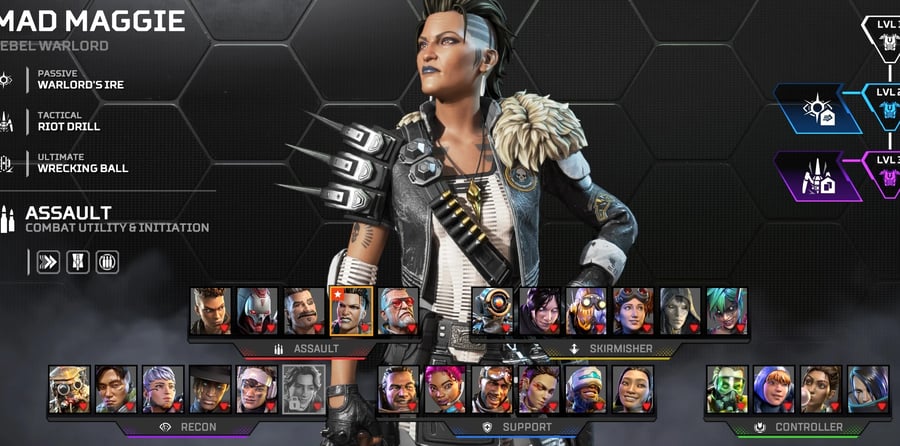Image resolution: width=900 pixels, height=446 pixels.
Task: Choose Ballistic with the red glasses
Action: (398, 311)
